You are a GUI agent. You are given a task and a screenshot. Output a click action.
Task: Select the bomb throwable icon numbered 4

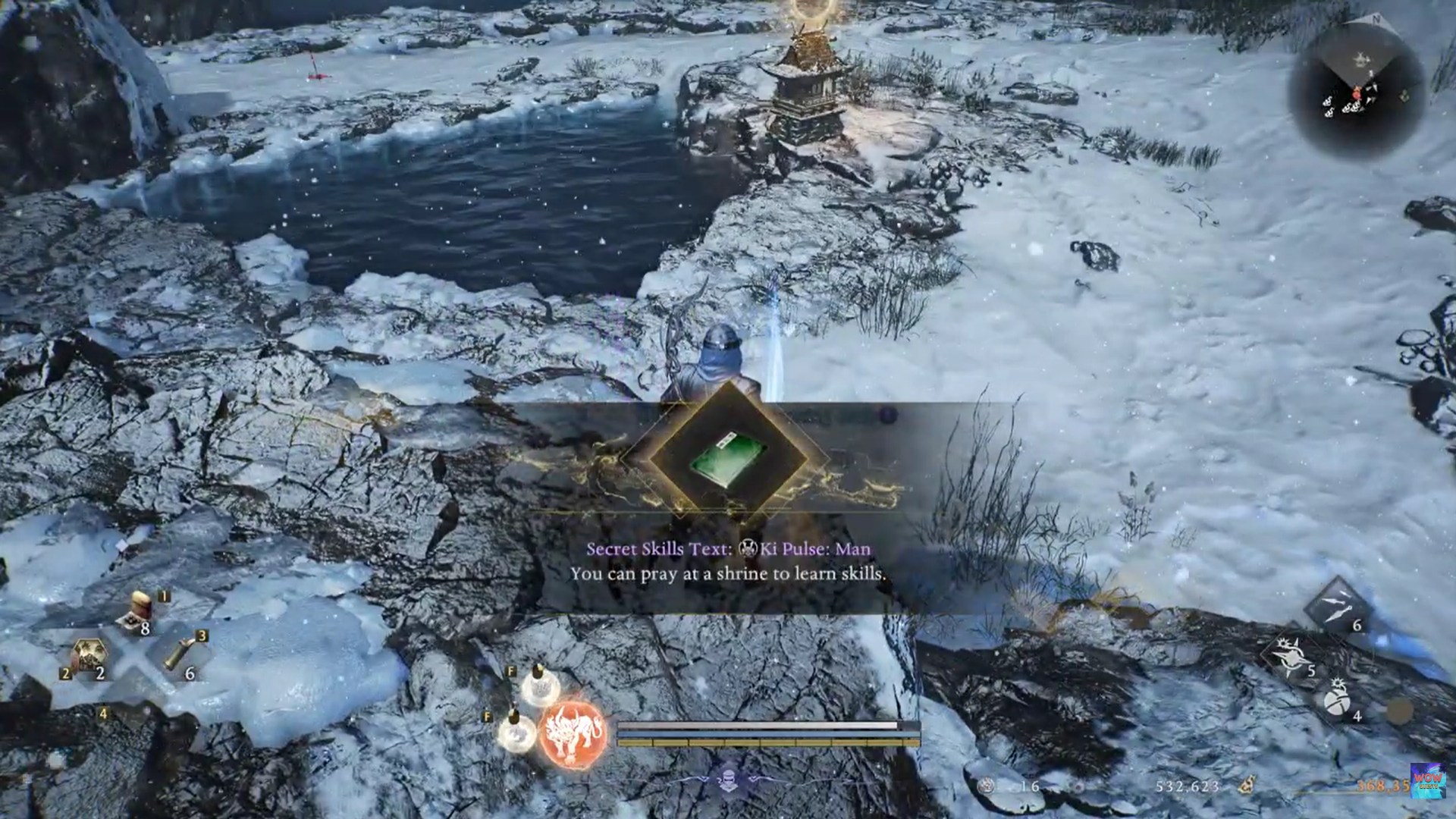click(x=1337, y=701)
